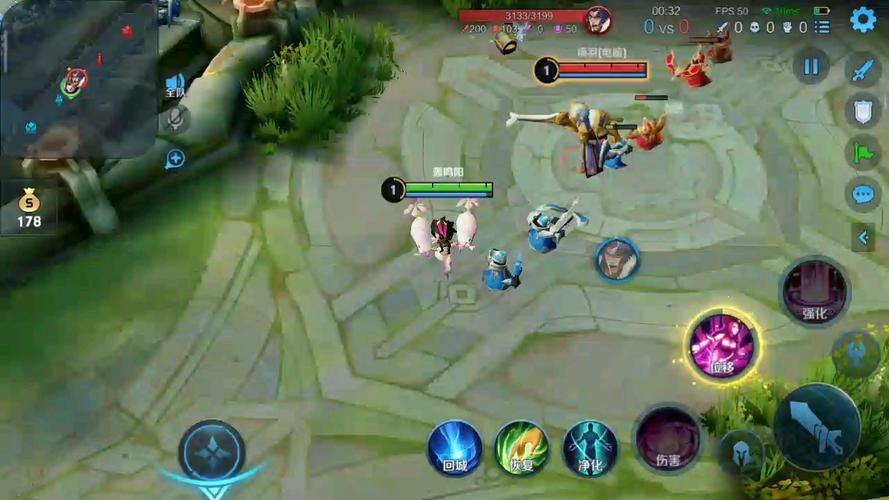Expand the collapsed side panel arrow
Screen dimensions: 889x500
862,237
